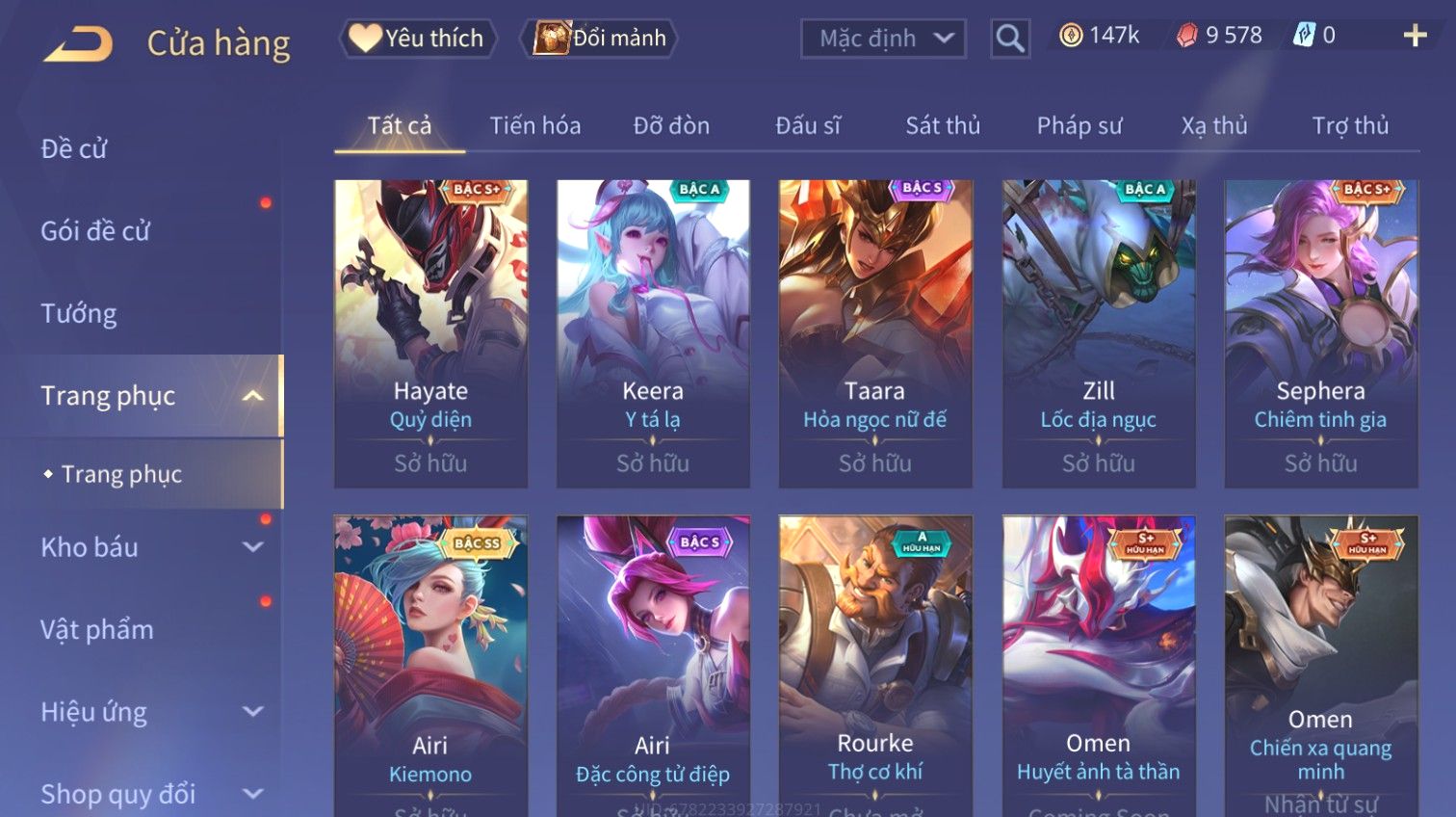Switch to the Tiến hóa tab
The height and width of the screenshot is (817, 1456).
tap(534, 126)
